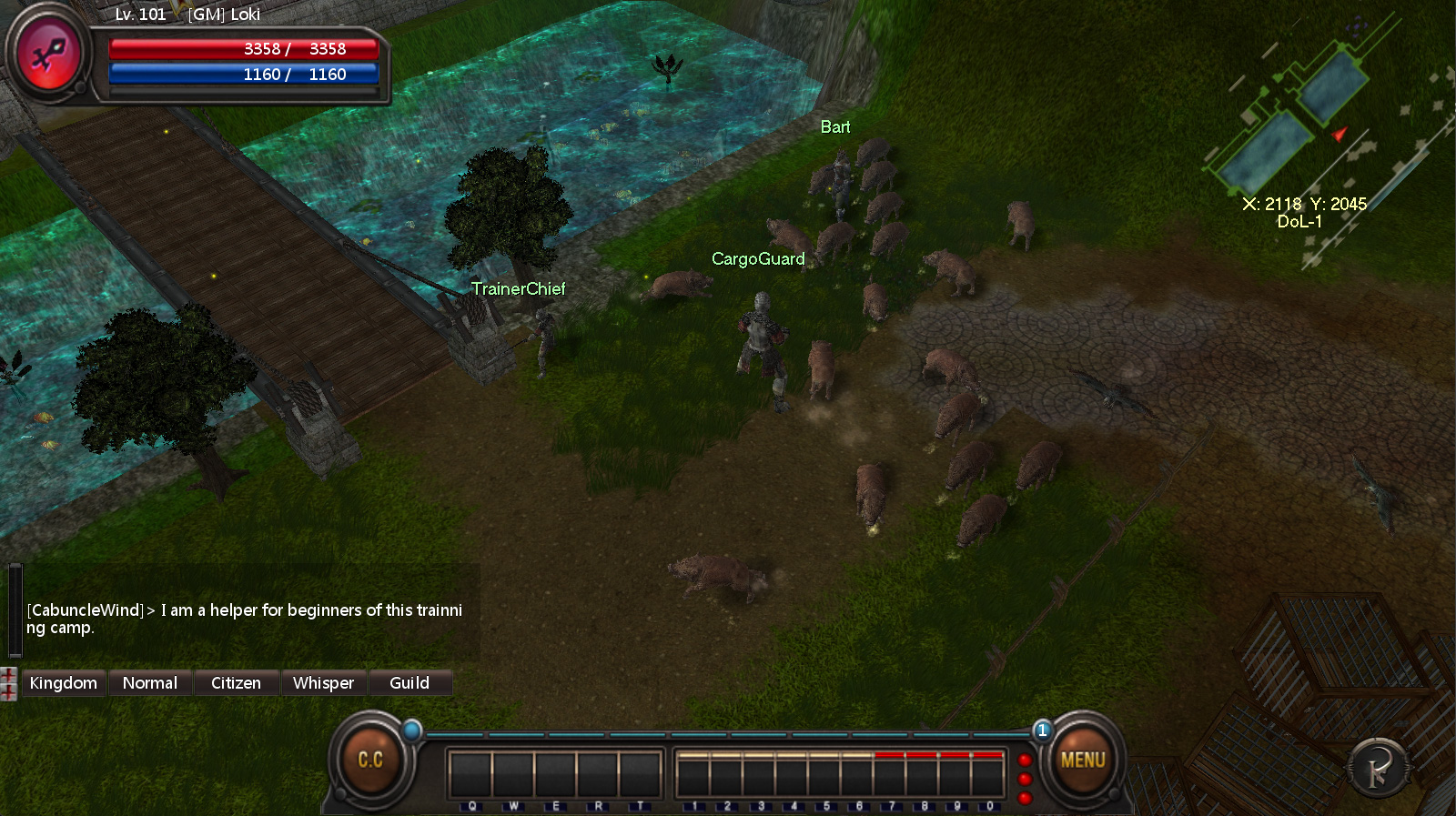Viewport: 1456px width, 816px height.
Task: Toggle the chat expand icon beside Kingdom
Action: tap(9, 684)
